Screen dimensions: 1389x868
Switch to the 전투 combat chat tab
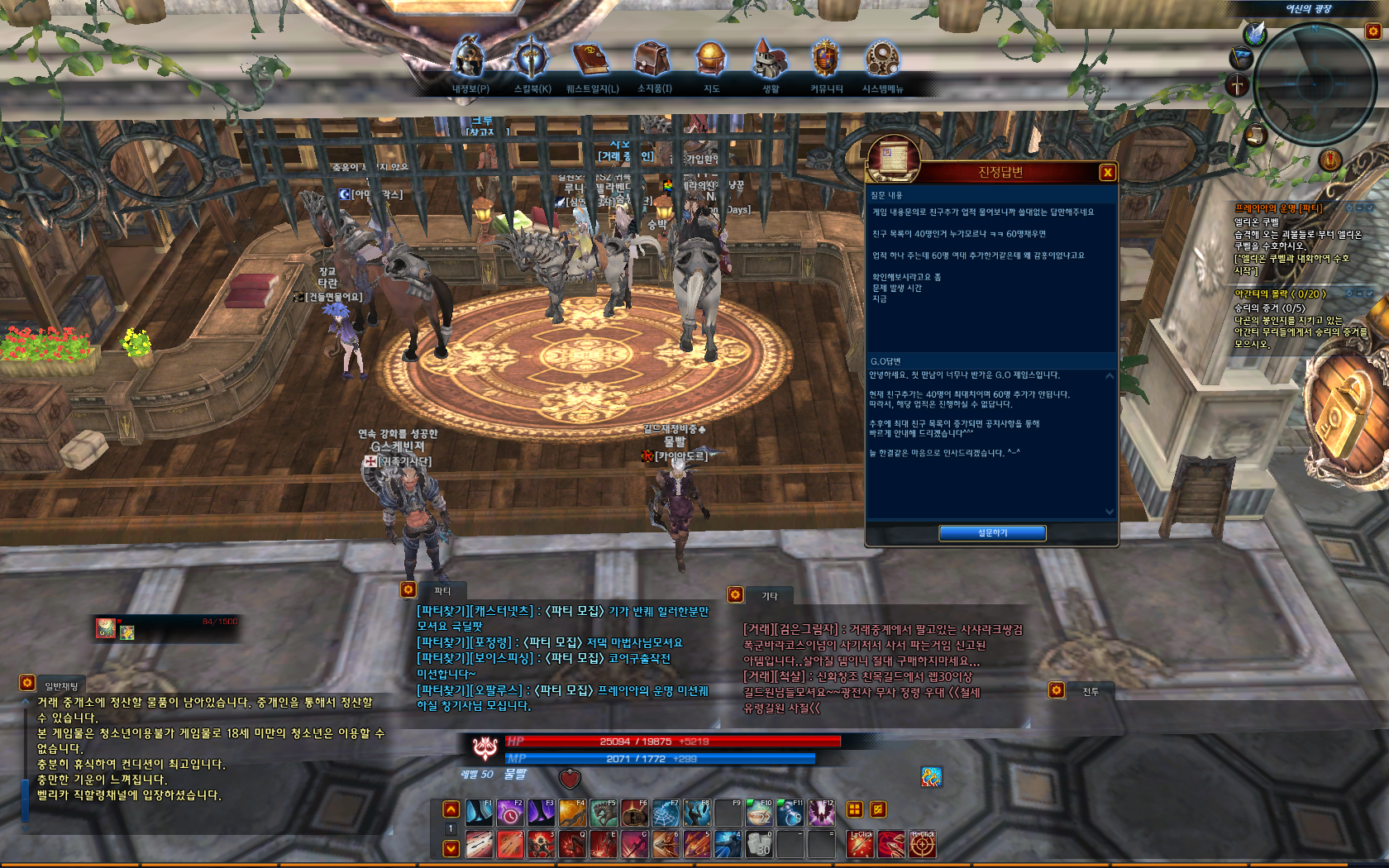point(1090,691)
